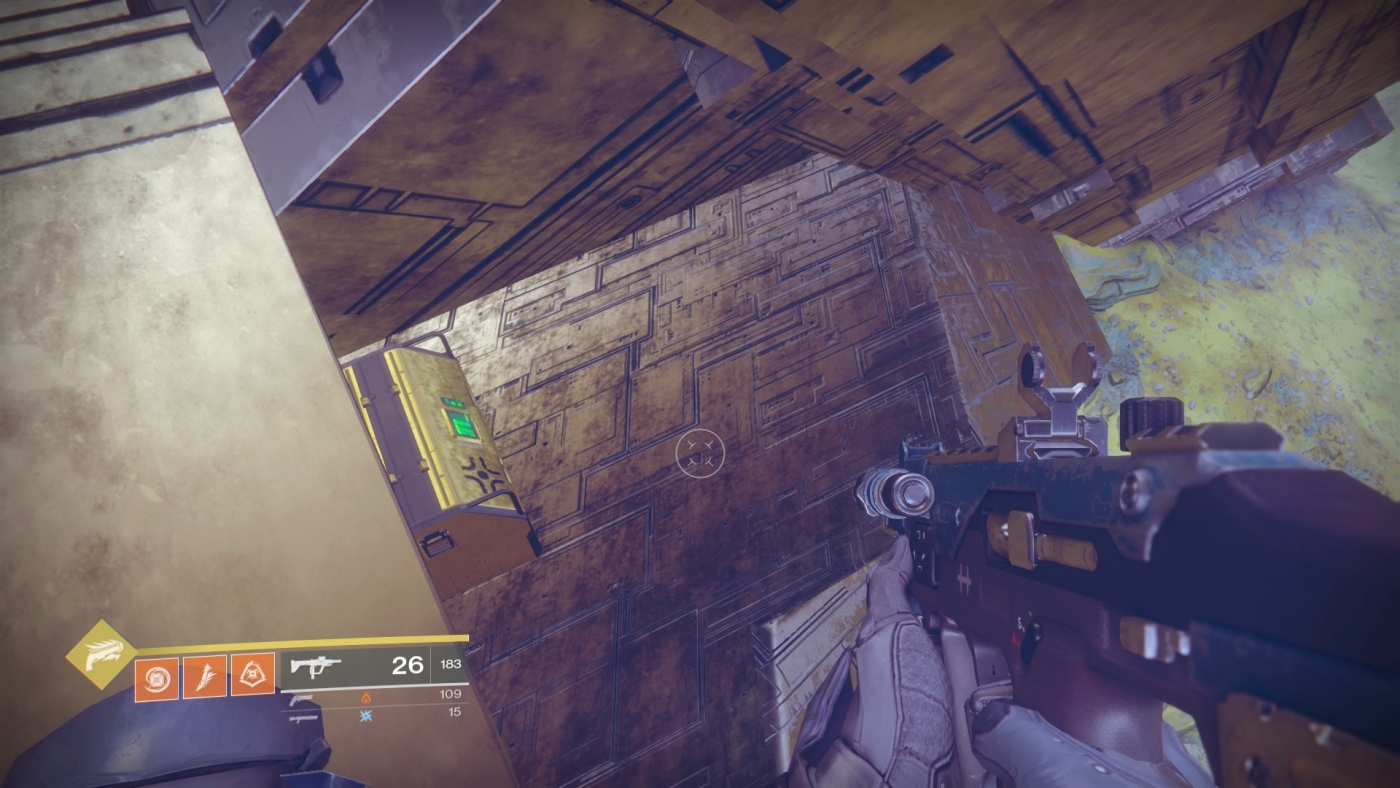Click the ammo count reading 109
The height and width of the screenshot is (788, 1400).
pos(450,693)
